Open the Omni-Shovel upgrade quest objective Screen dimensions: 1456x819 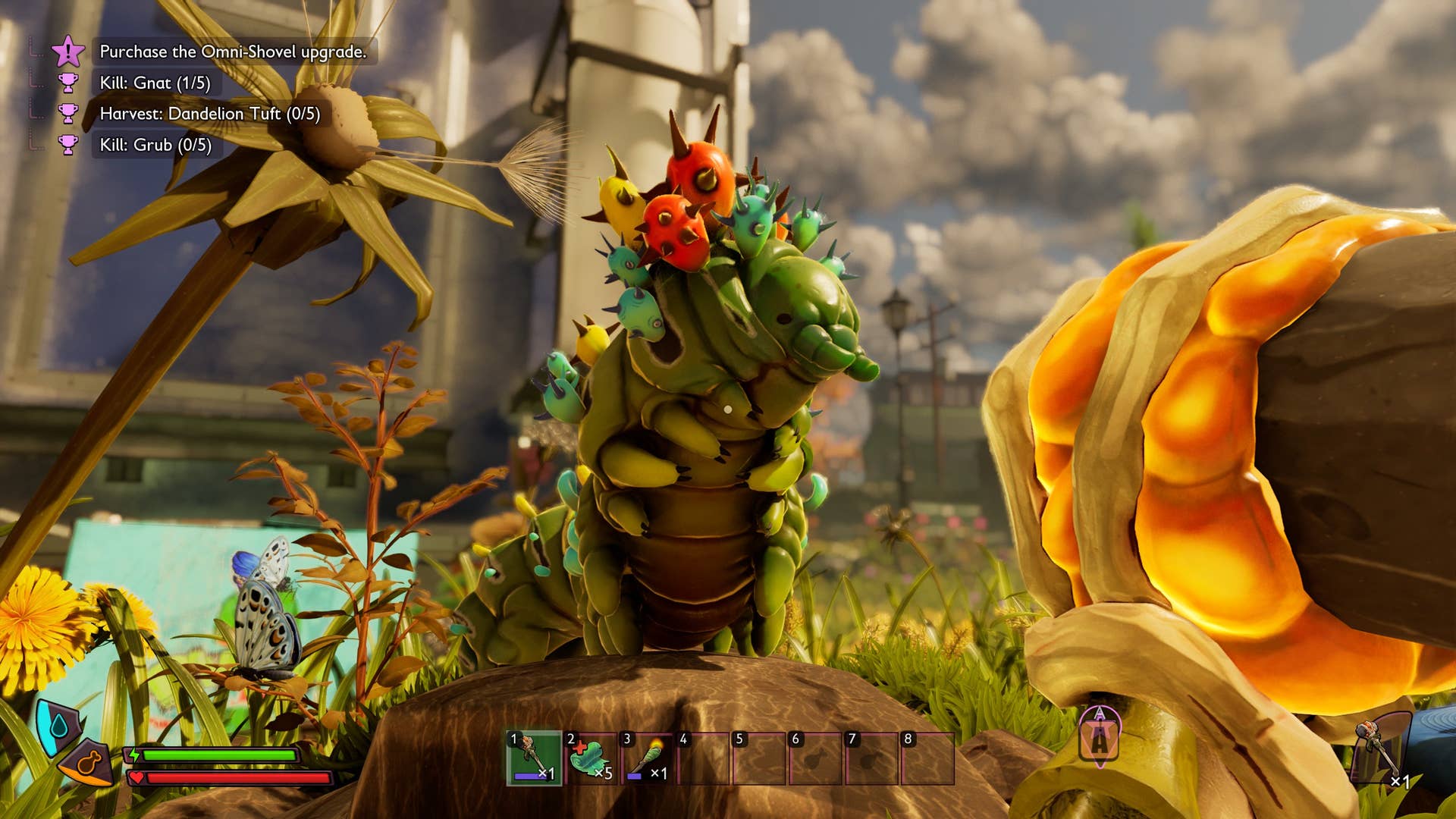[x=233, y=52]
